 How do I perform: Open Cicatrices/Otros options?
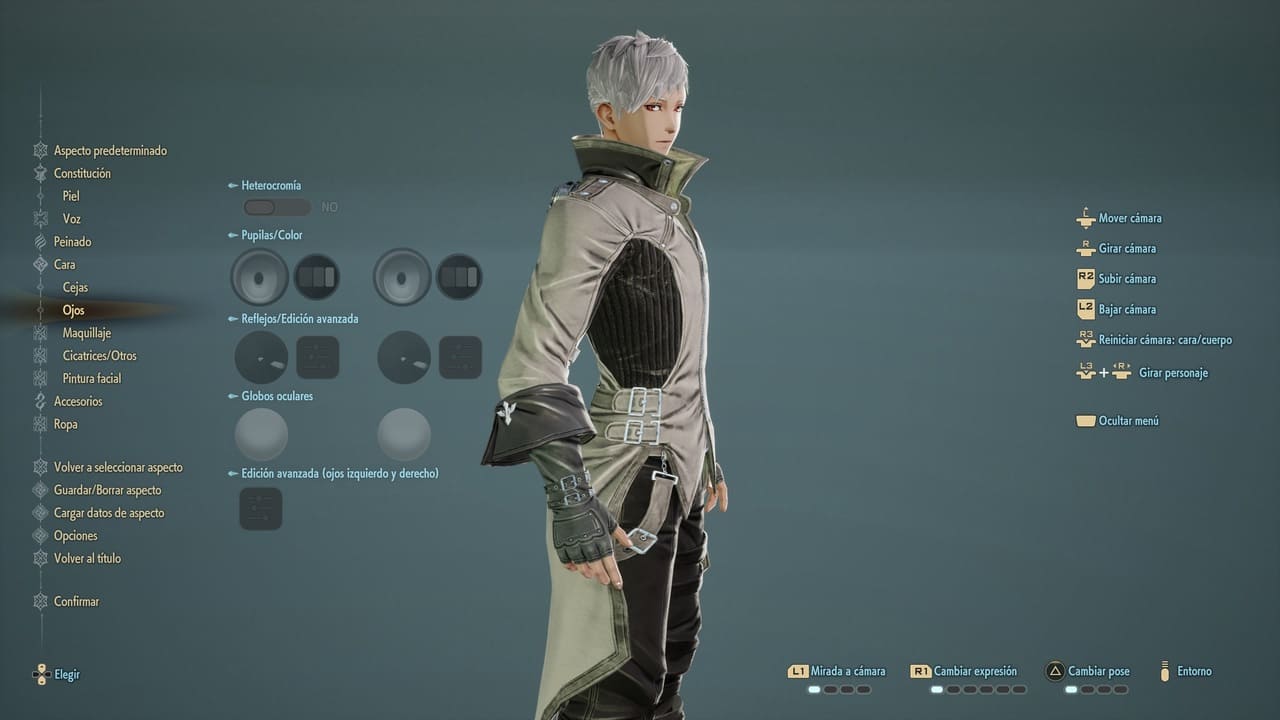(99, 356)
